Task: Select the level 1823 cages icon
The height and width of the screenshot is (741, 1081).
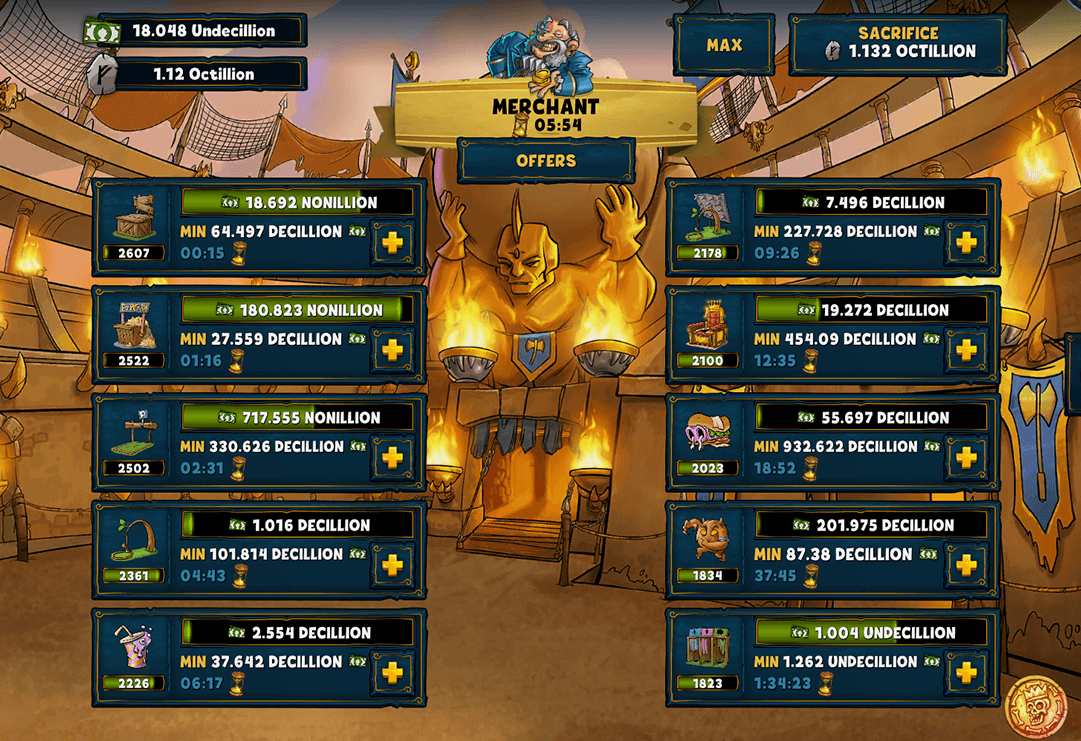Action: [707, 649]
